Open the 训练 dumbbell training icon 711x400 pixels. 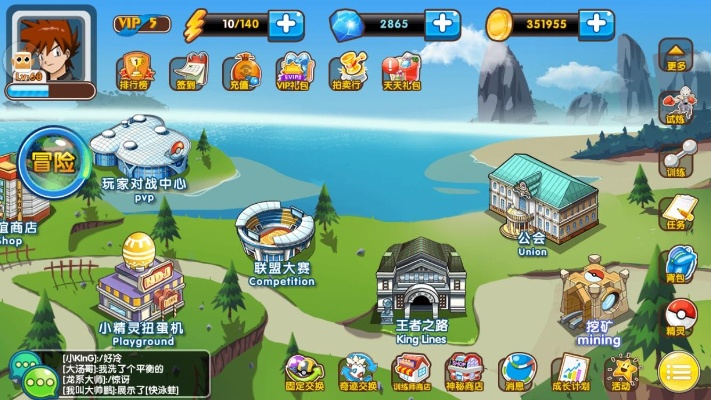coord(678,158)
